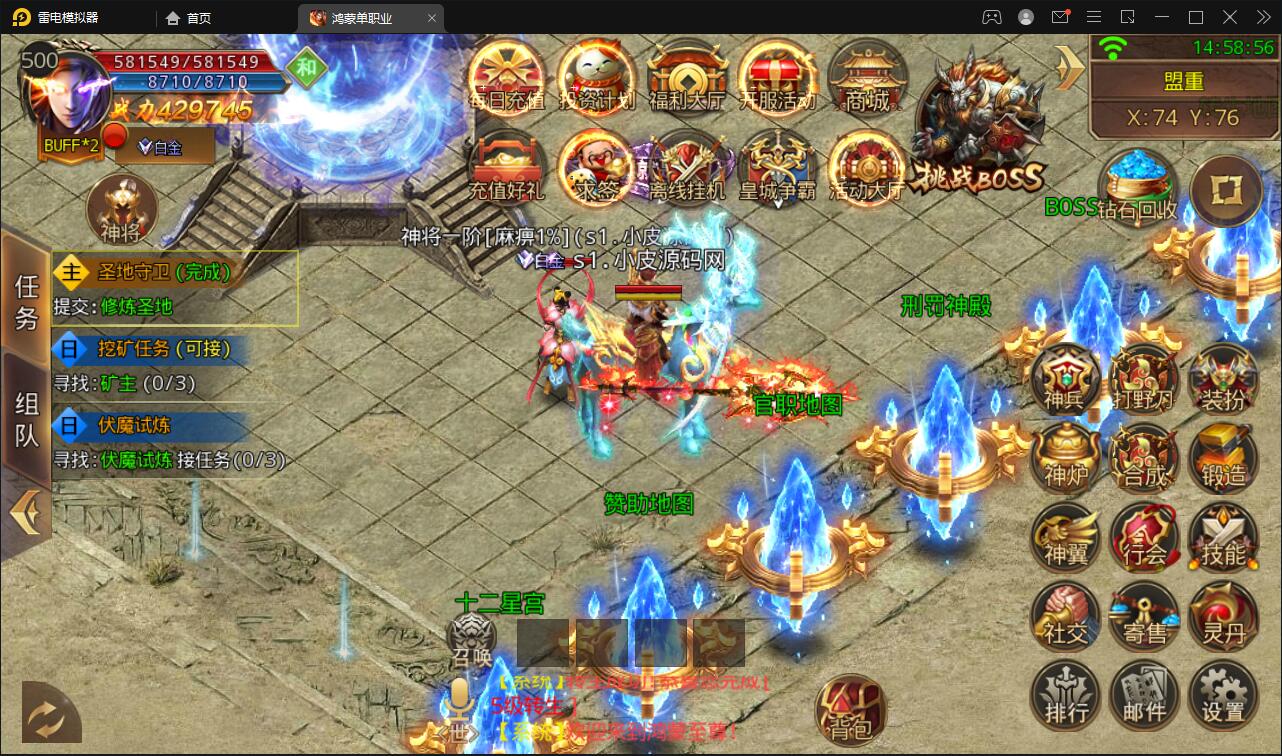
Task: Open the 离线挂机 offline idle feature
Action: coord(687,167)
